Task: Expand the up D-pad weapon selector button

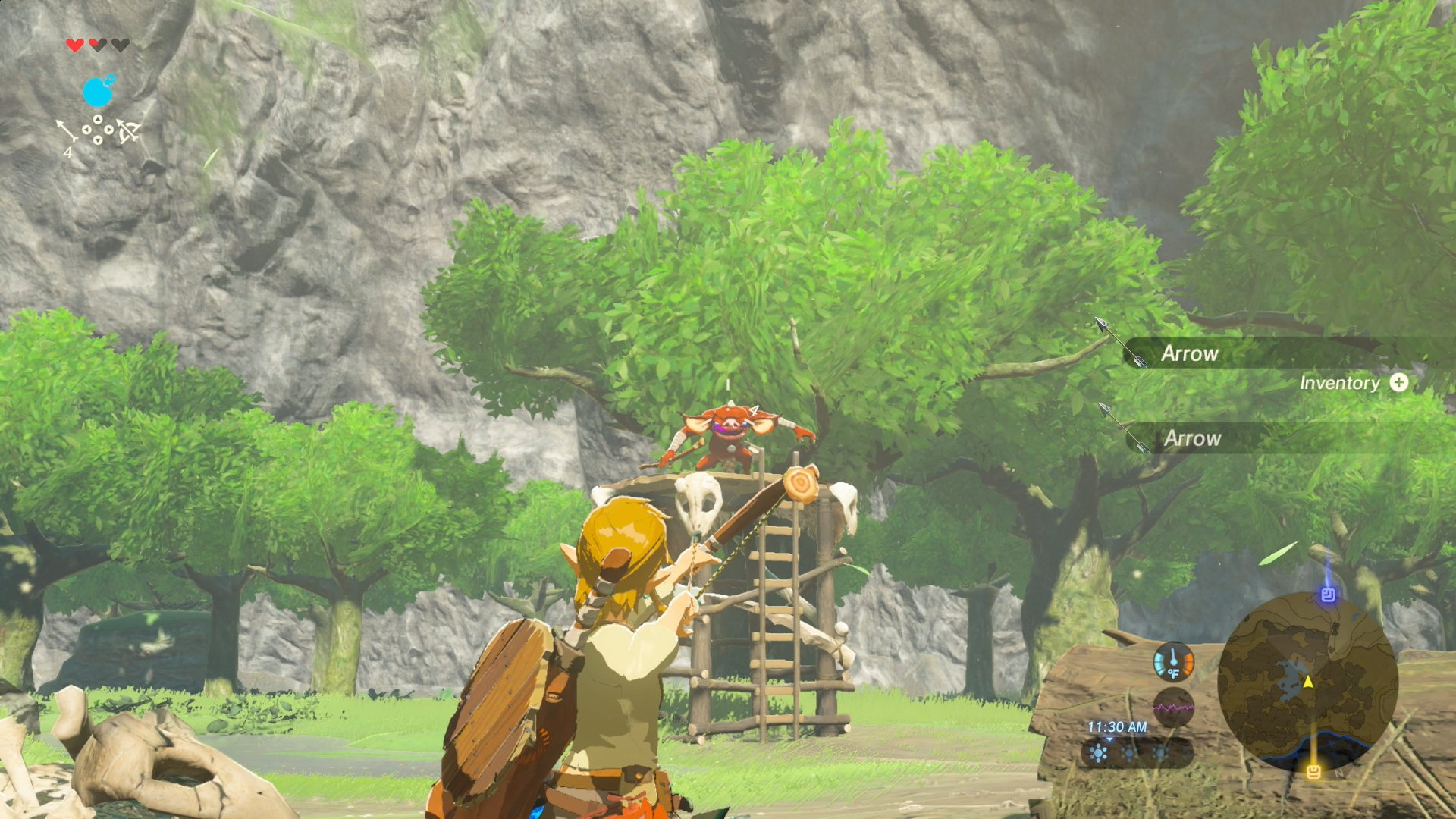Action: coord(98,119)
